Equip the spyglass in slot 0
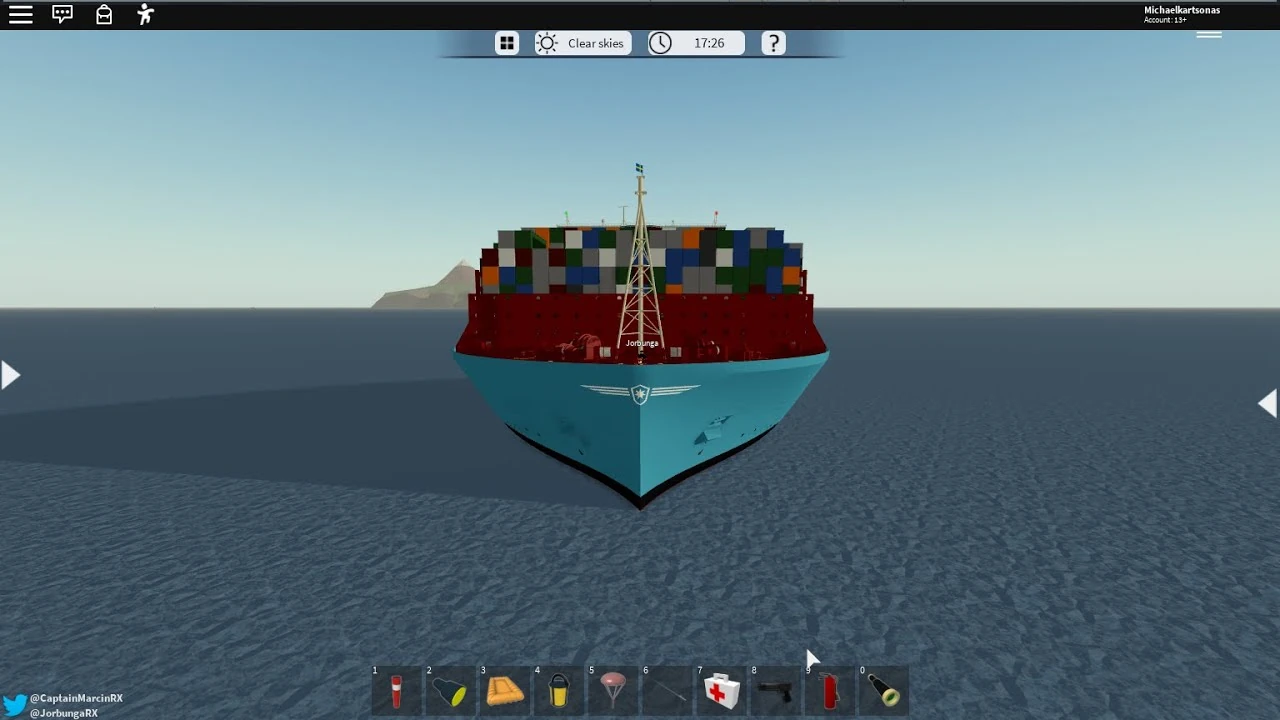 coord(886,691)
